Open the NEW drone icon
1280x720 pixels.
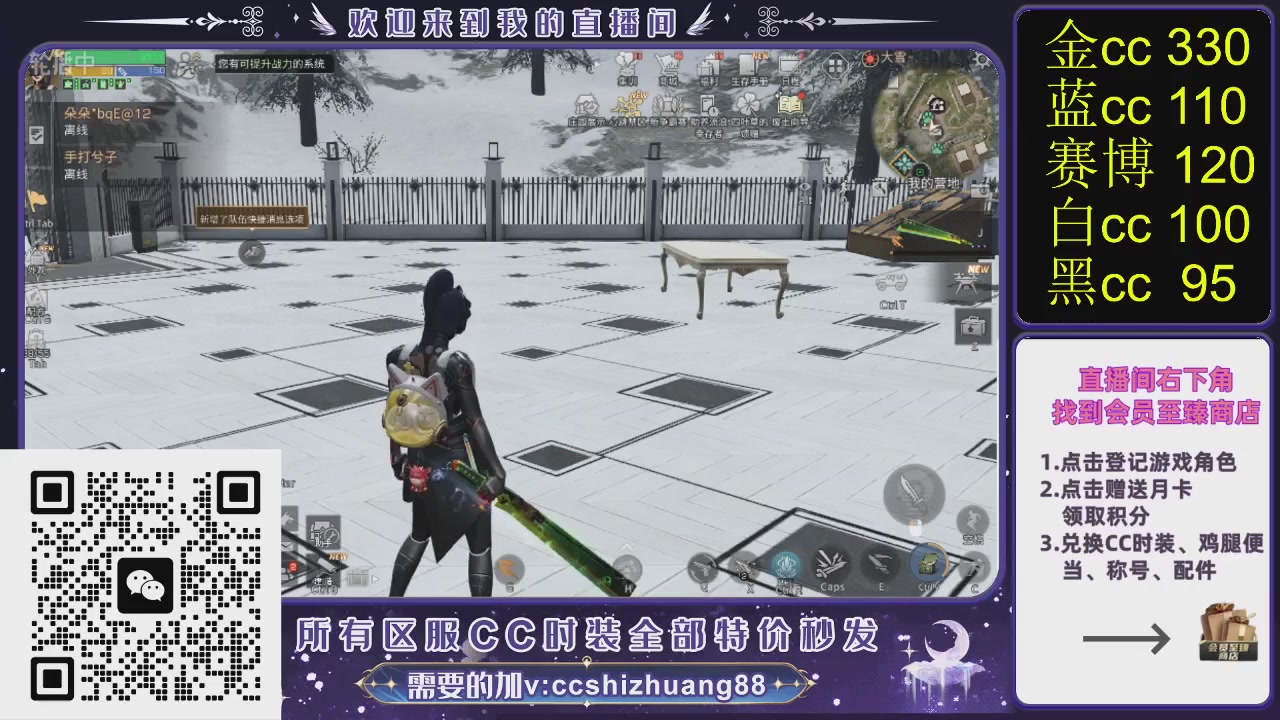pyautogui.click(x=966, y=283)
